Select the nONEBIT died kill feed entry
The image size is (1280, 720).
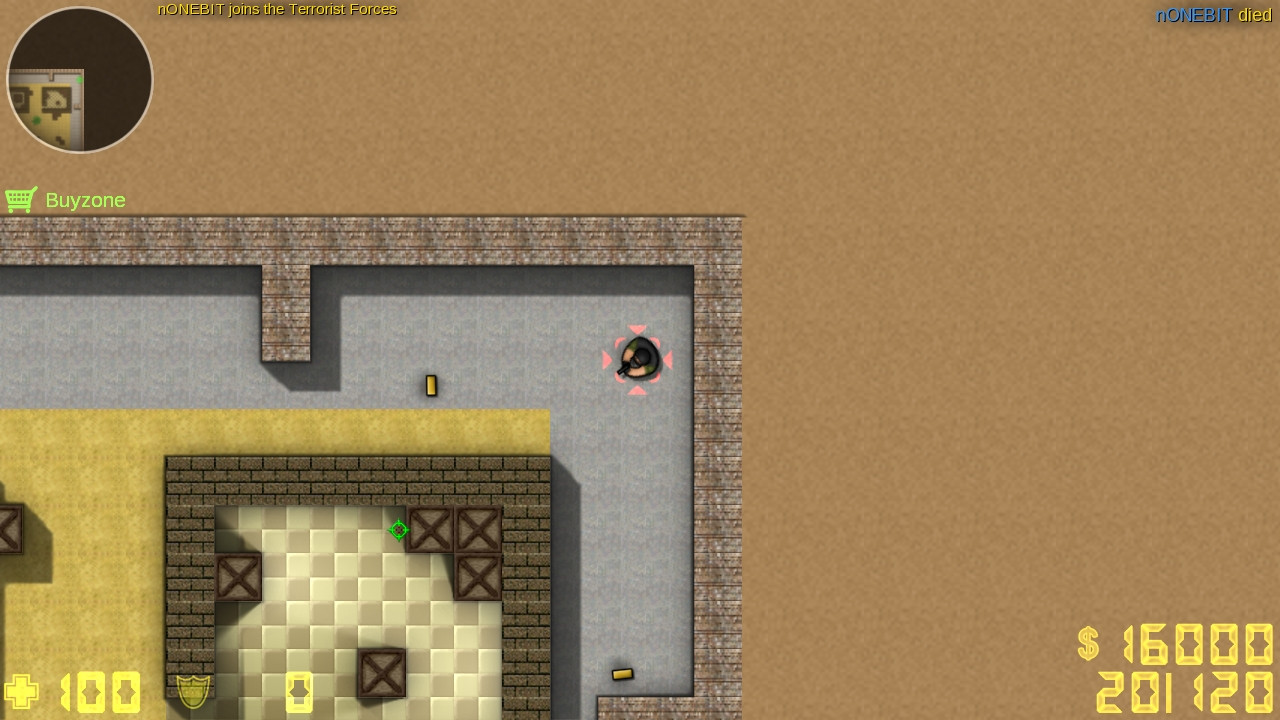pyautogui.click(x=1212, y=15)
